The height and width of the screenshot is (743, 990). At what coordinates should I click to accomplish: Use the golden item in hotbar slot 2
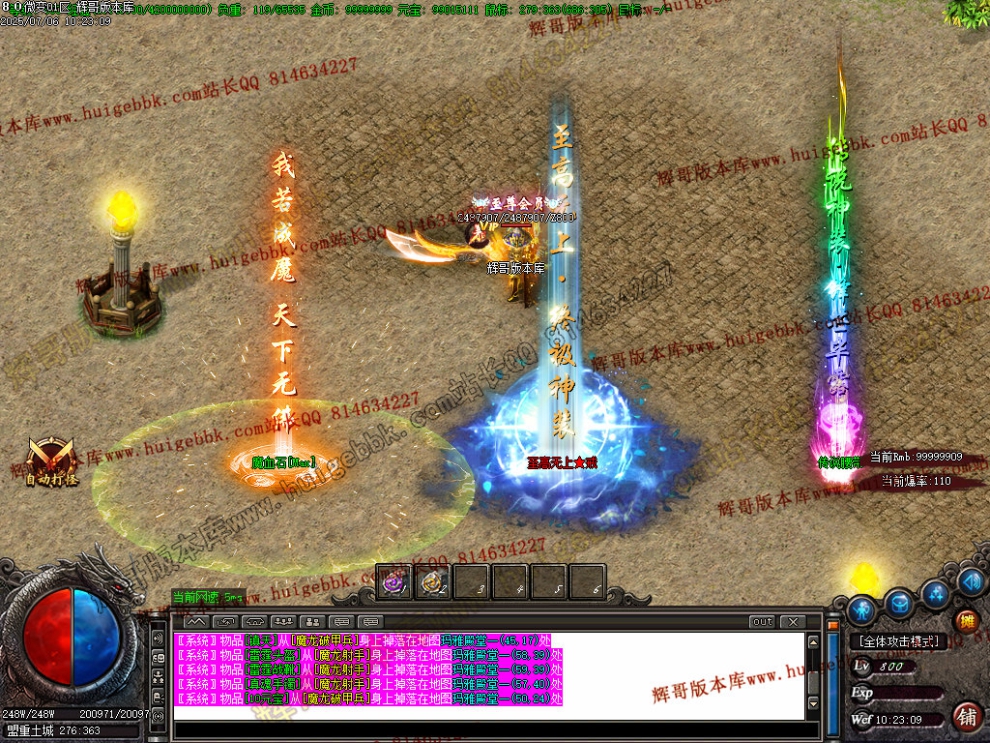point(432,582)
